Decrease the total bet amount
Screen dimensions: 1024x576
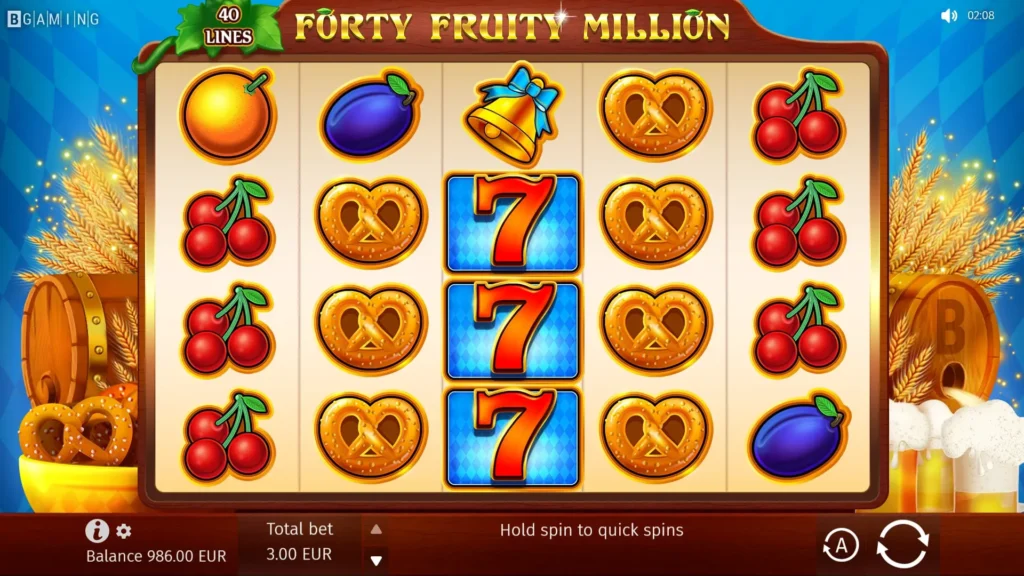pyautogui.click(x=376, y=561)
